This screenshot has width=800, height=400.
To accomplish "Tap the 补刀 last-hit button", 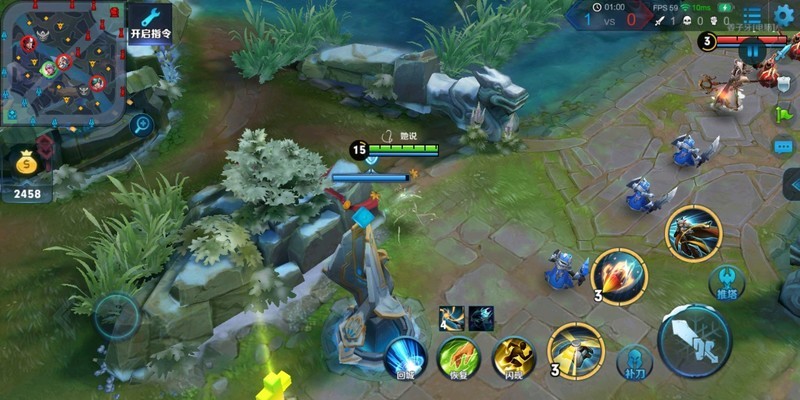I will click(634, 362).
